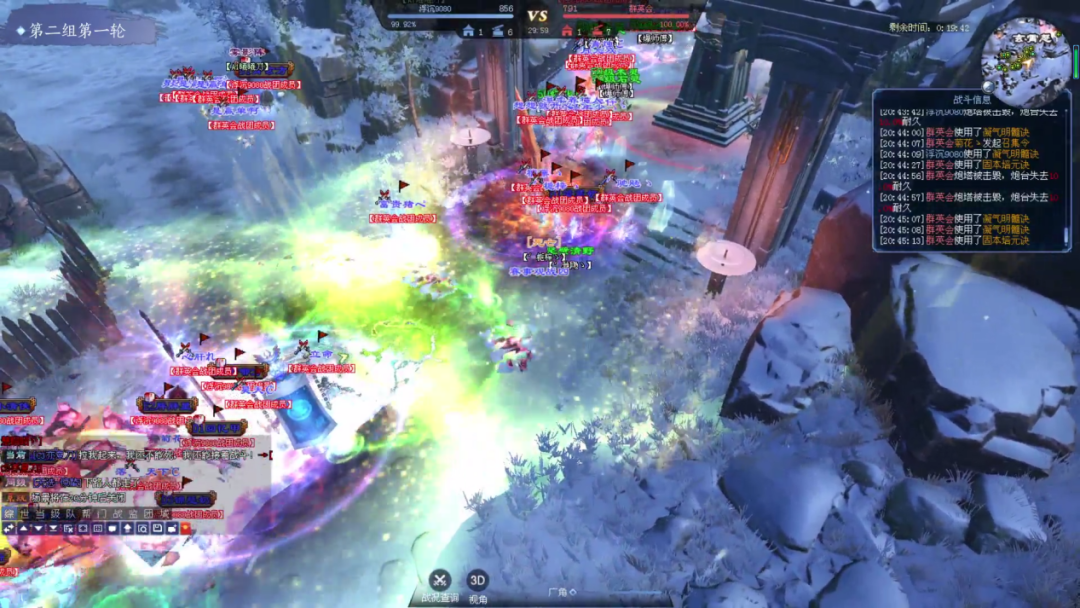
Task: Switch to the 世 world chat tab
Action: tap(25, 513)
